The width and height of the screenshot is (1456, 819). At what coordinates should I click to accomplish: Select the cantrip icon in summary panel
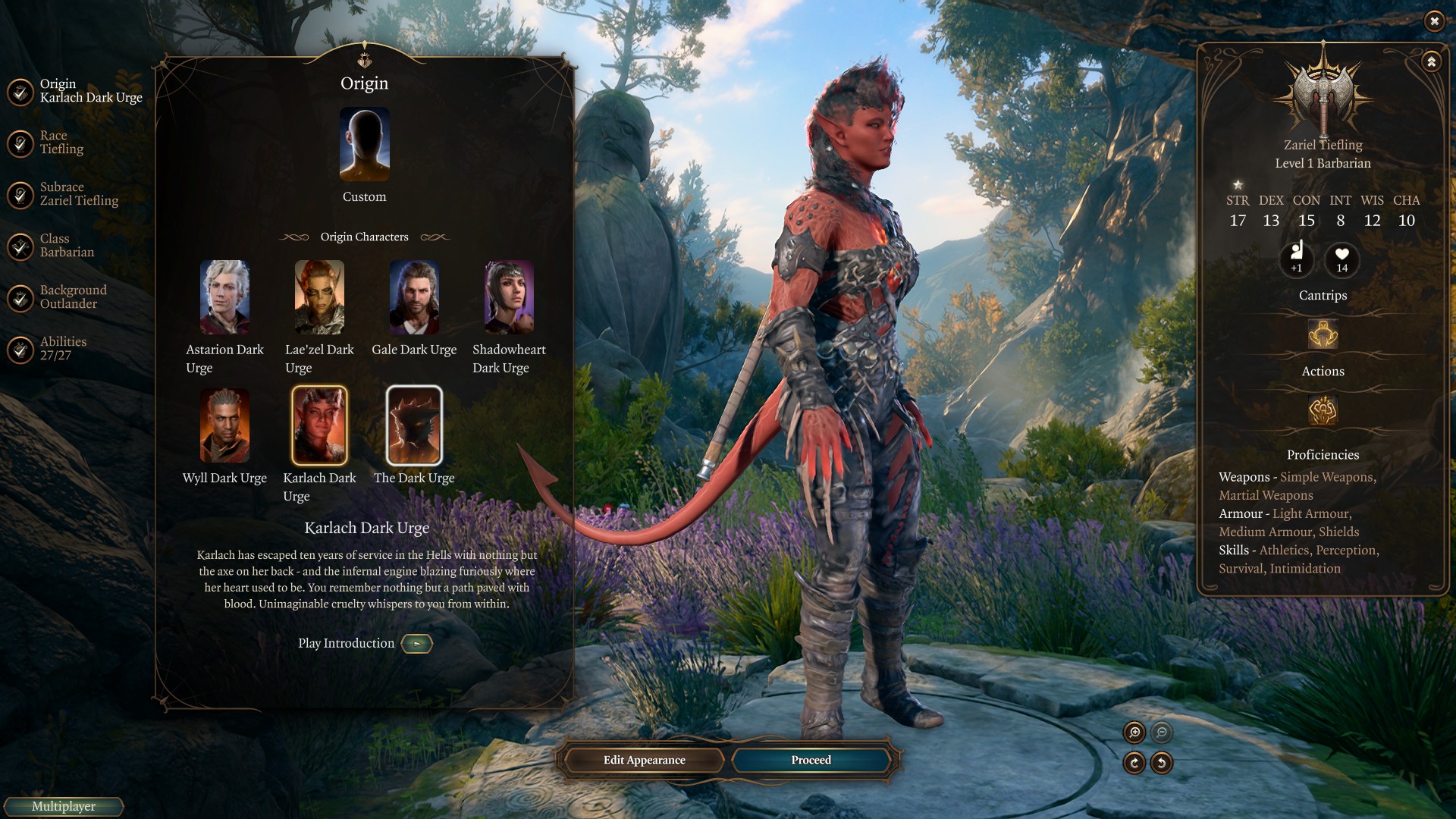point(1323,334)
